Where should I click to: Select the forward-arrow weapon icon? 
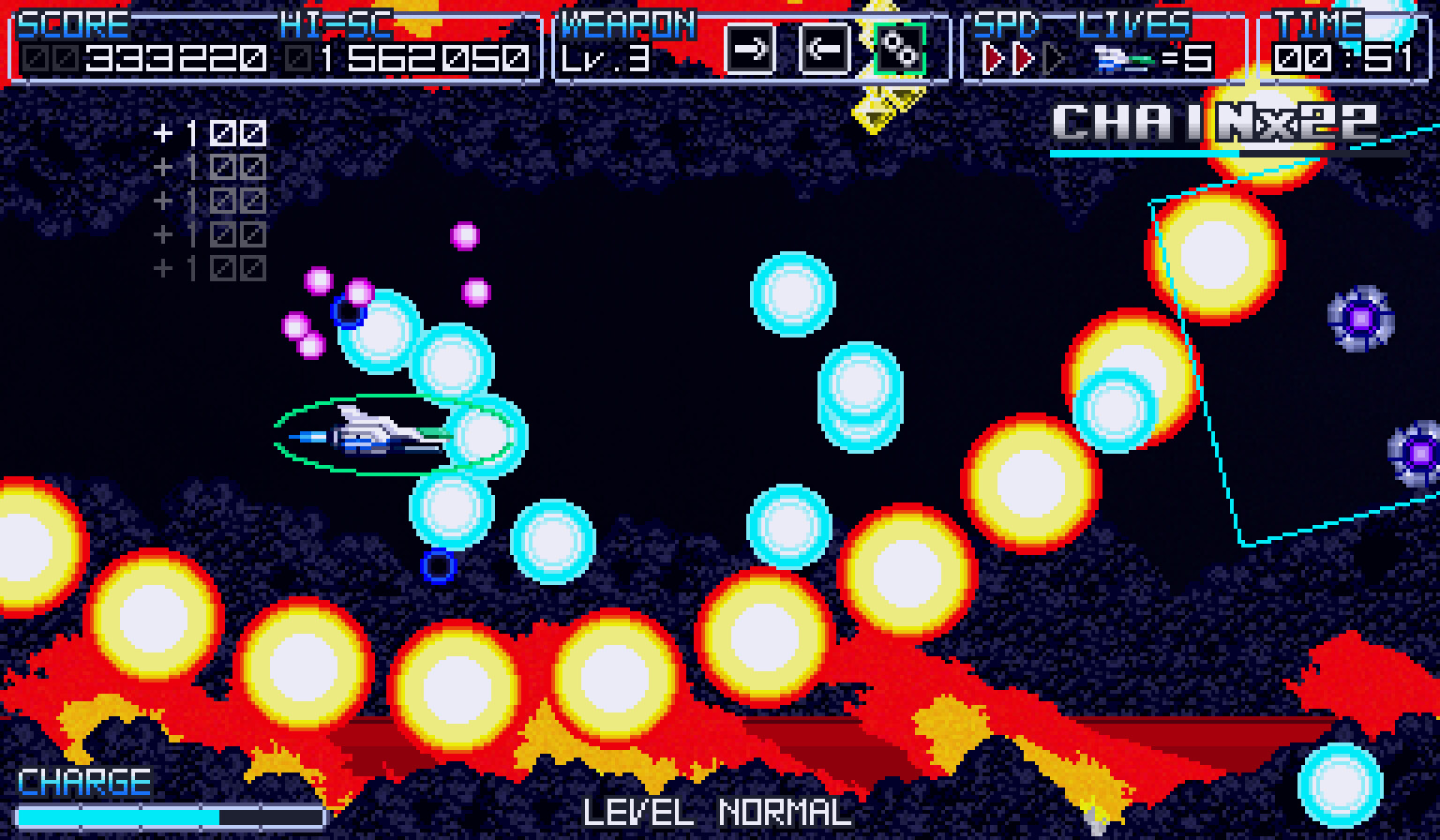pyautogui.click(x=750, y=50)
